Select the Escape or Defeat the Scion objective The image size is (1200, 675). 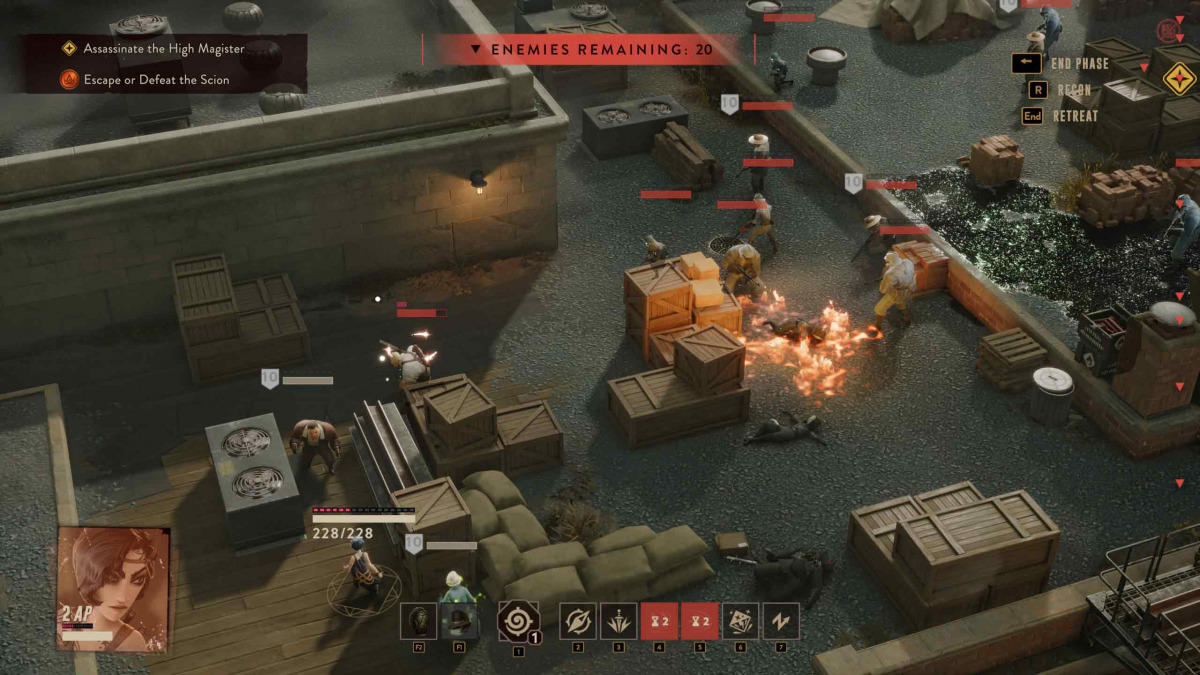click(156, 80)
